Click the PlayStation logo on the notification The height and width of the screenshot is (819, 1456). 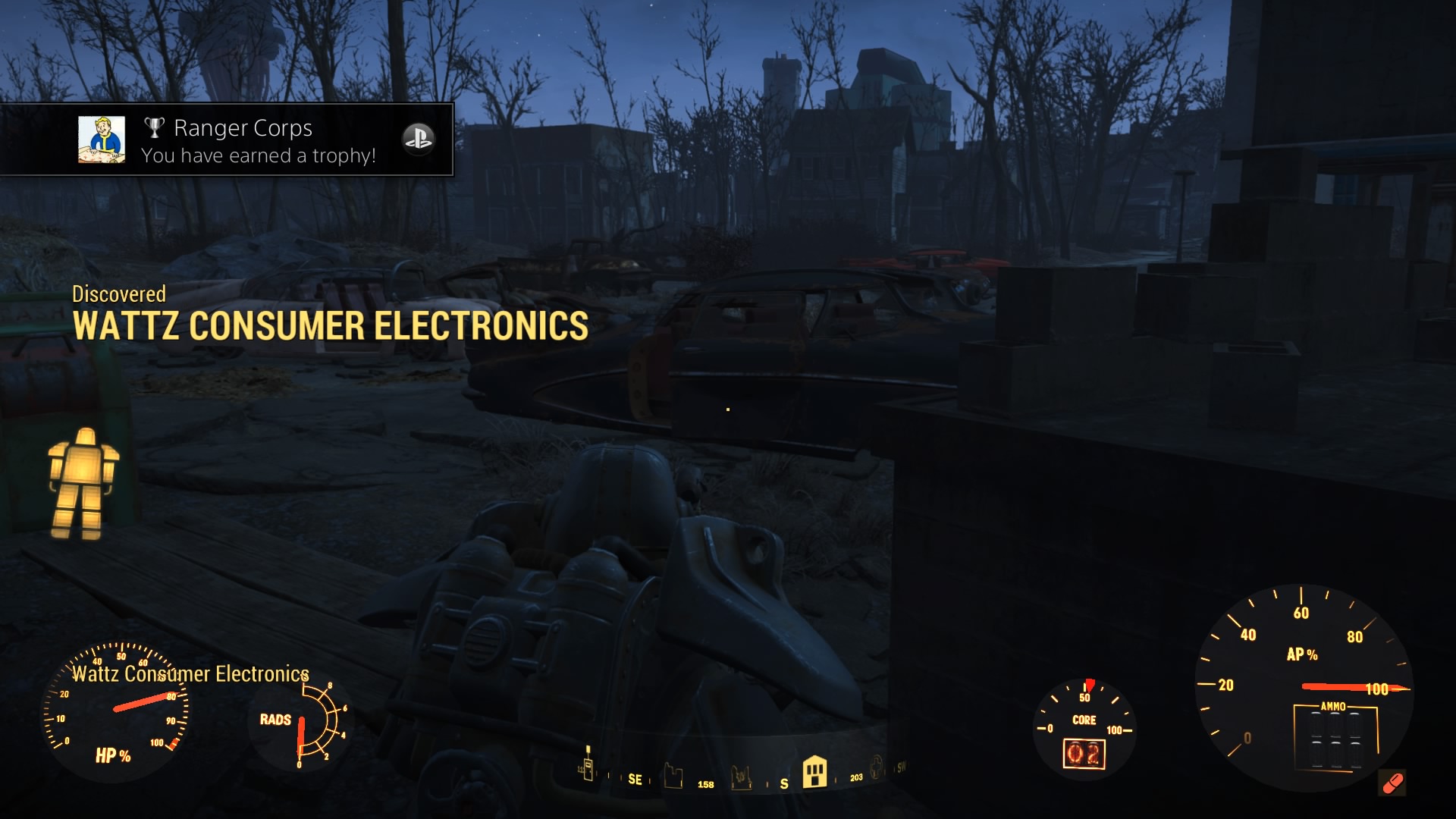coord(418,139)
